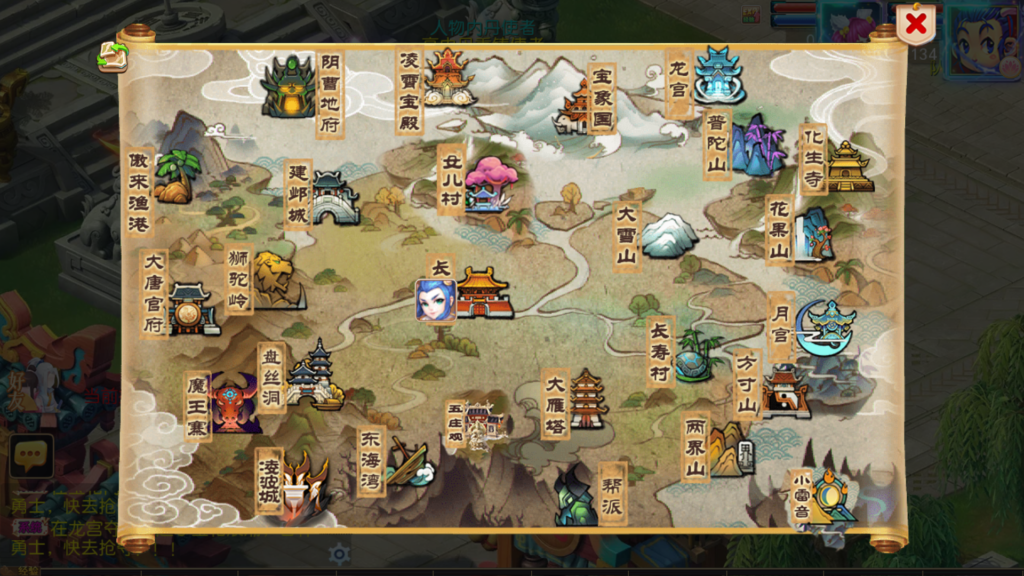Choose 宝象国 on the world map

click(x=578, y=105)
